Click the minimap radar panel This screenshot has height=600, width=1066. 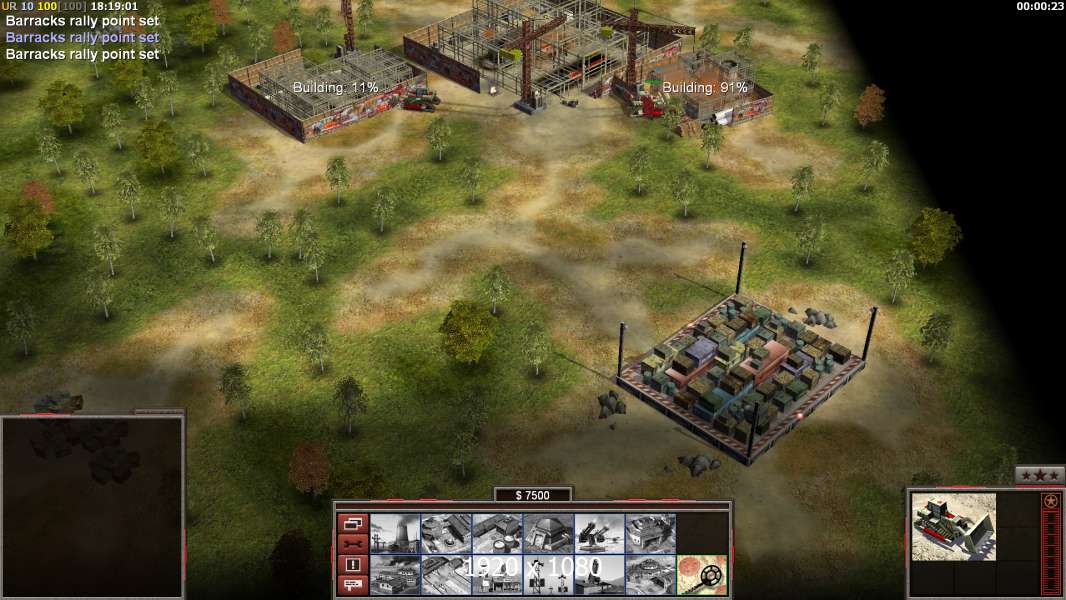coord(92,507)
